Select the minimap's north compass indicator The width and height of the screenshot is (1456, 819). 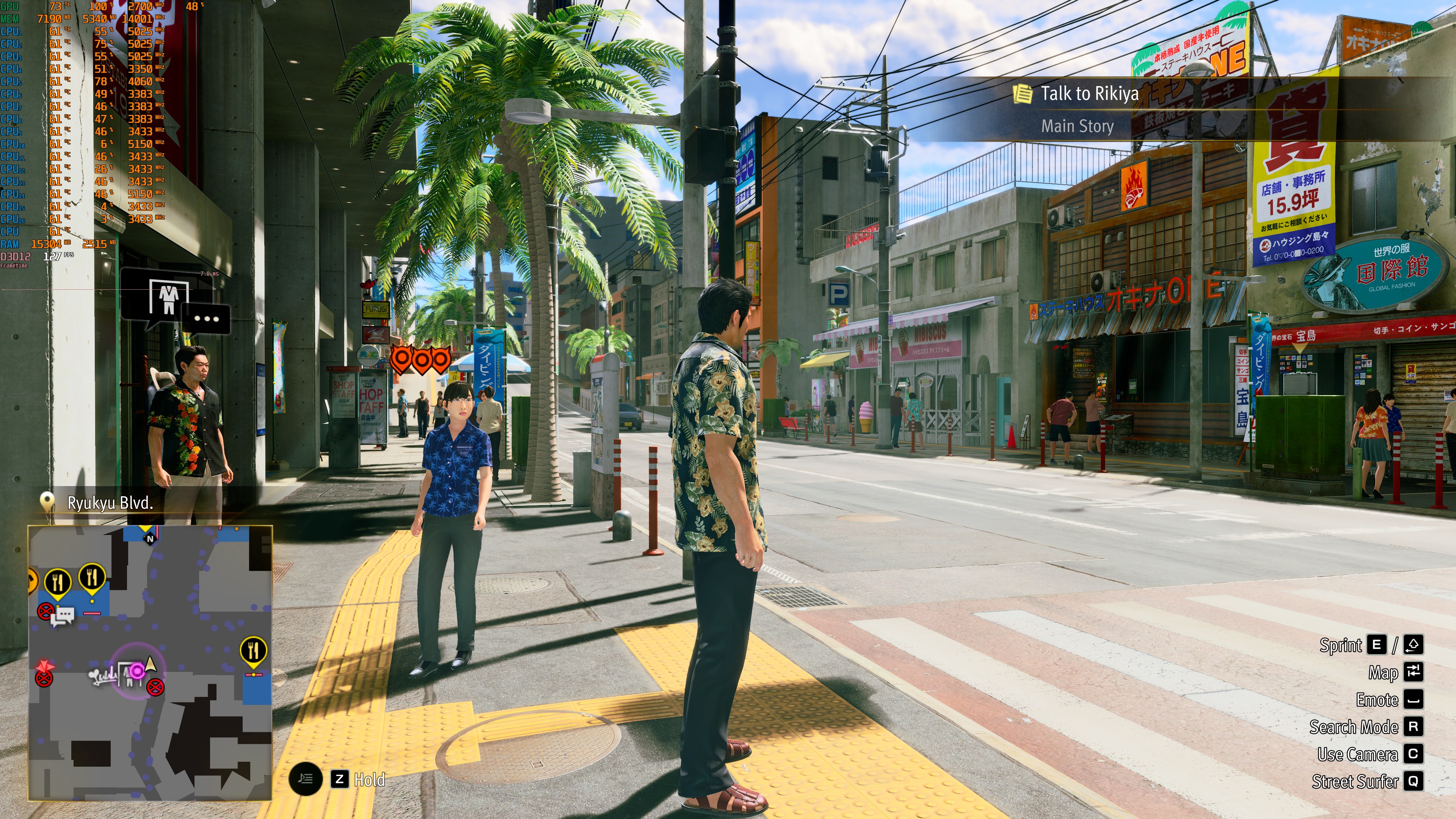click(x=150, y=539)
